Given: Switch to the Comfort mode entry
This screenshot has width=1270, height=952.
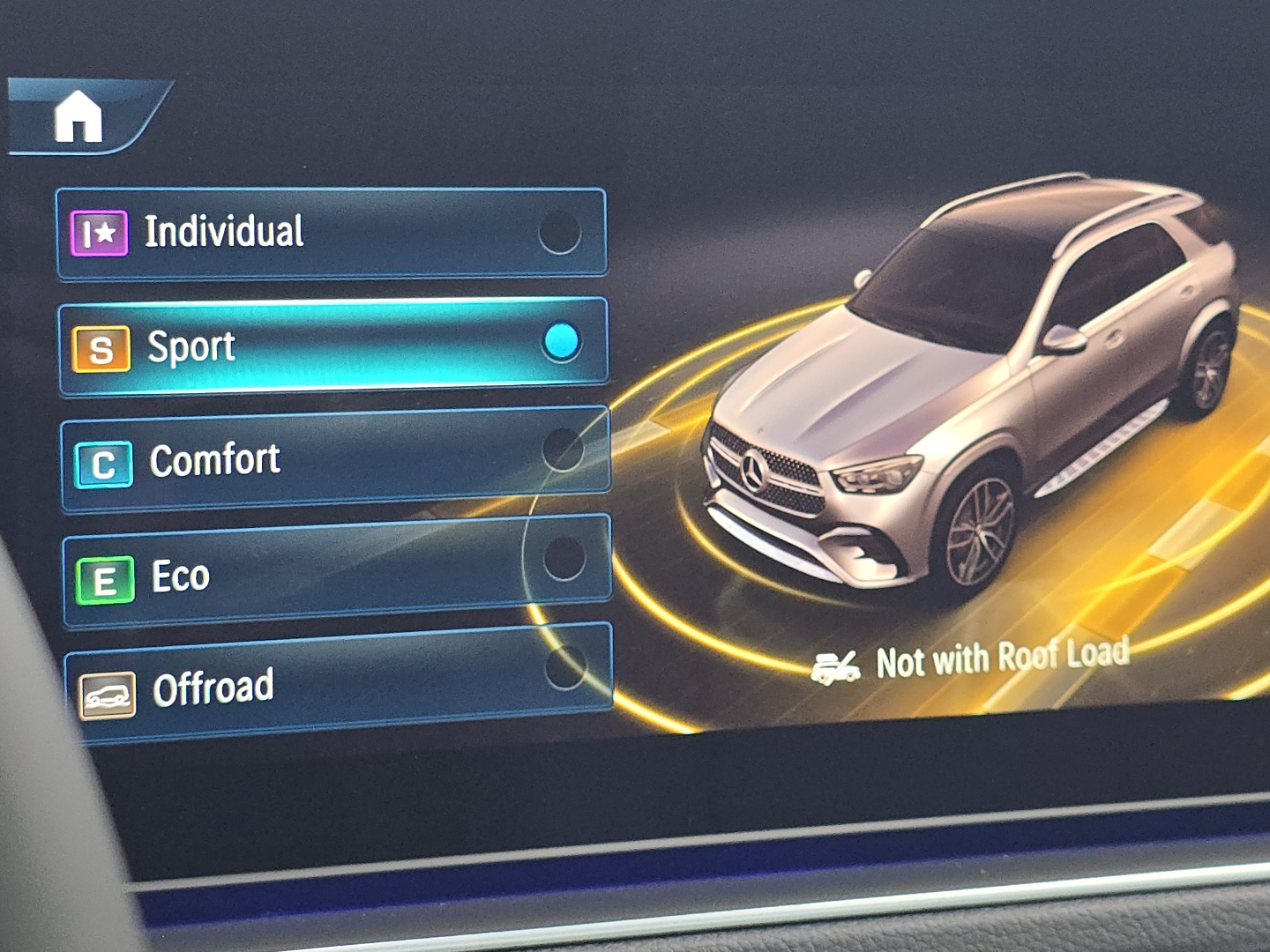Looking at the screenshot, I should tap(332, 460).
